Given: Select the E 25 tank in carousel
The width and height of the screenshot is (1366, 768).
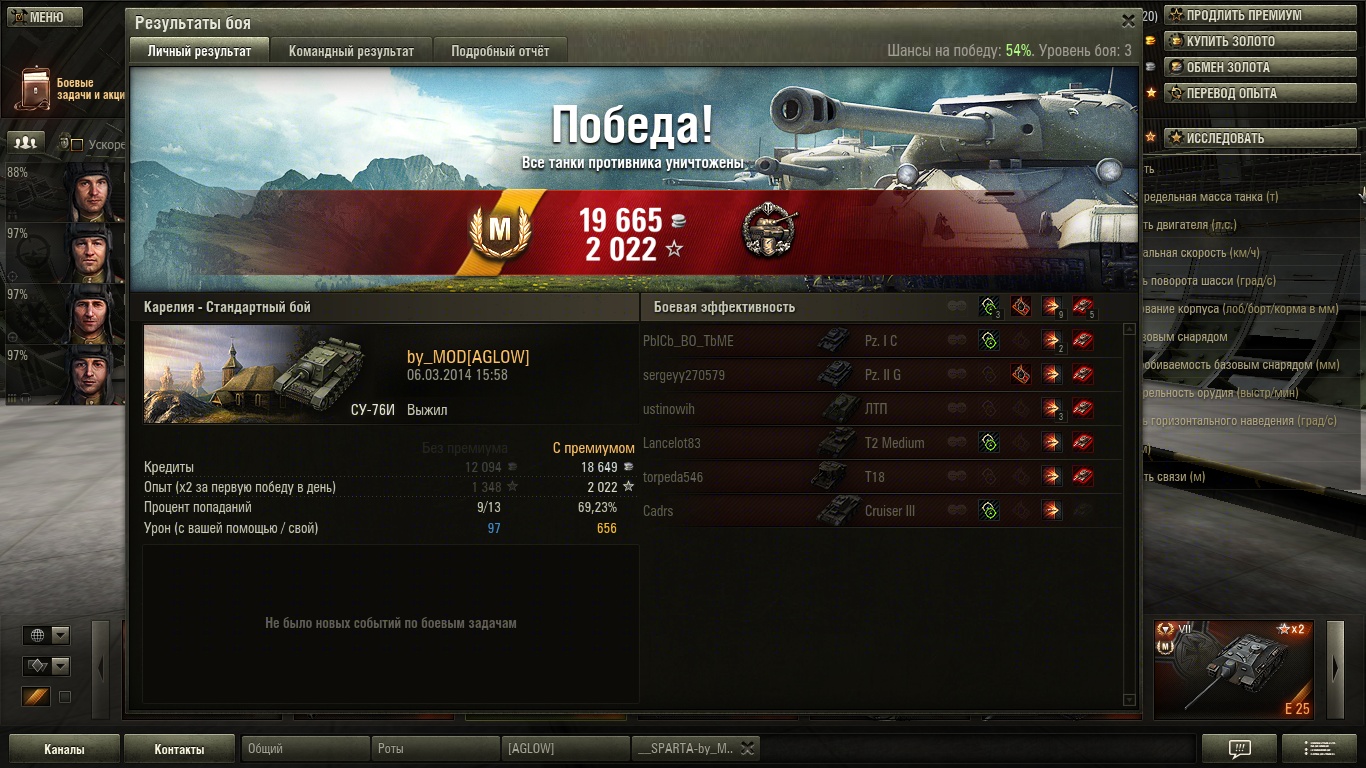Looking at the screenshot, I should click(x=1234, y=669).
